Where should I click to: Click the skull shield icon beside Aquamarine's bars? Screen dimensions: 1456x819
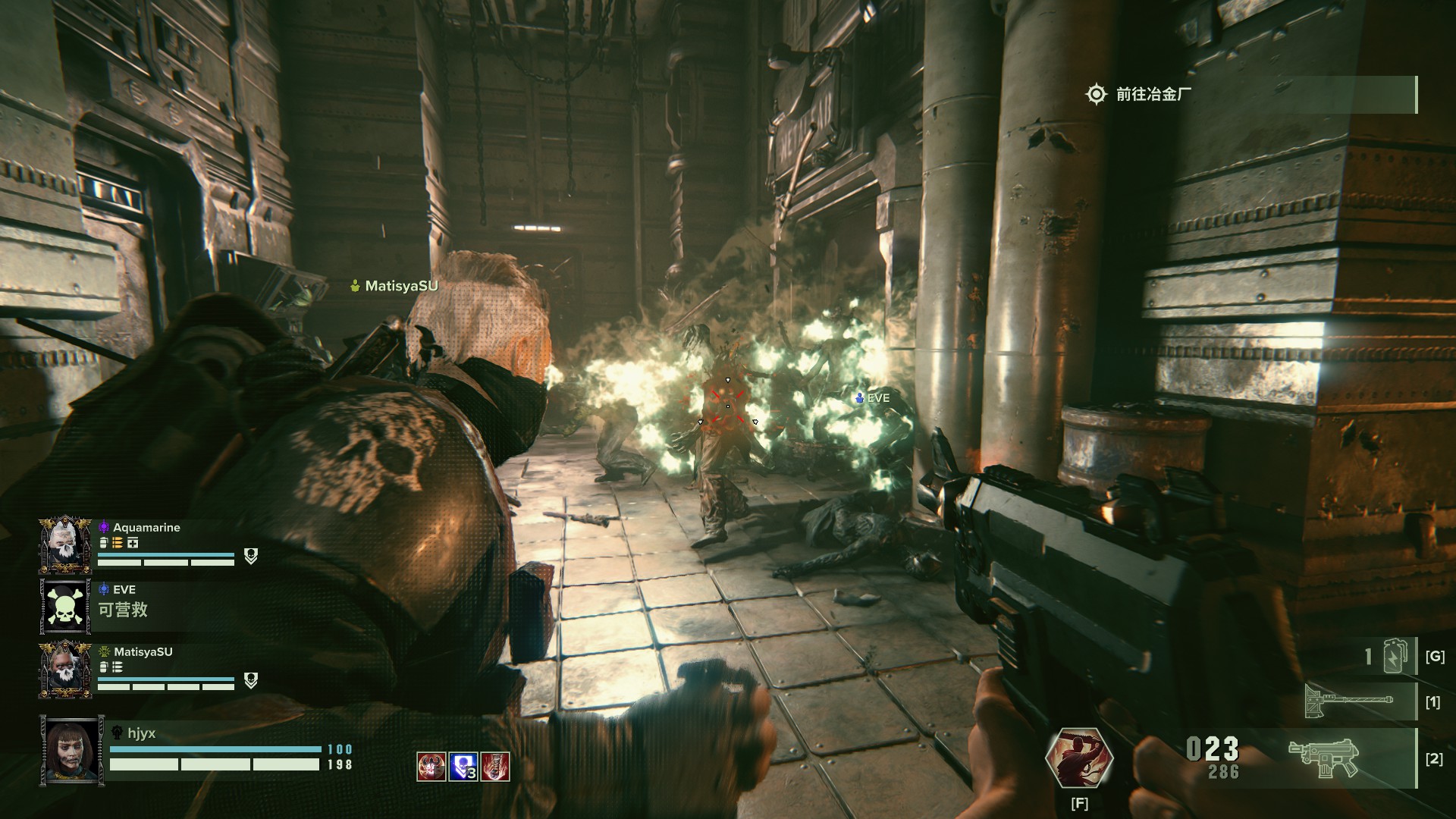(251, 557)
